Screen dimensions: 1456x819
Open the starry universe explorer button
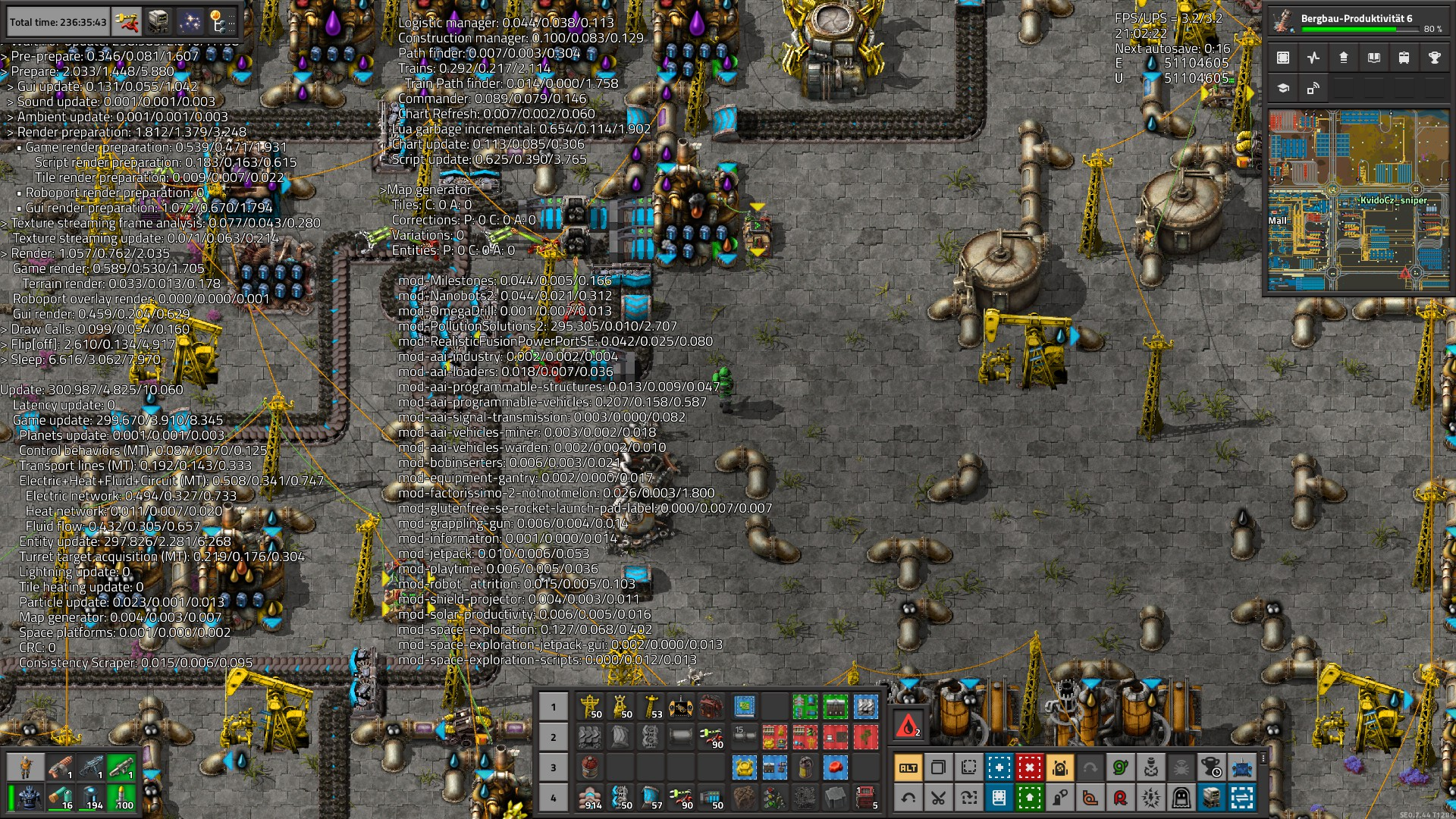(190, 22)
